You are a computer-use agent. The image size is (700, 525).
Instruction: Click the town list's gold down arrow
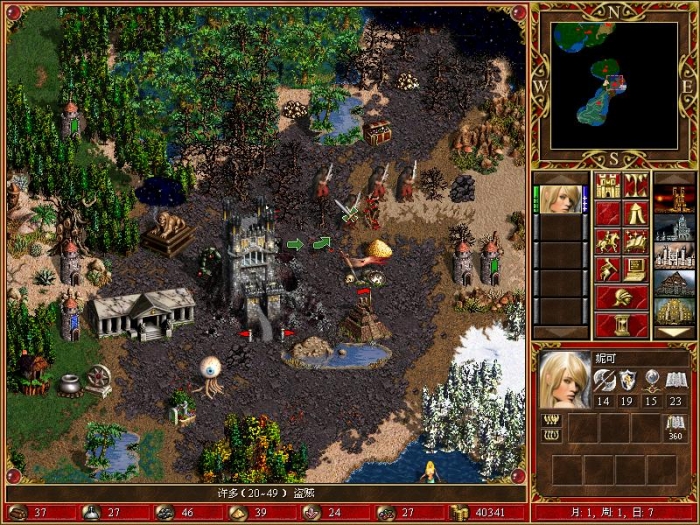(673, 332)
